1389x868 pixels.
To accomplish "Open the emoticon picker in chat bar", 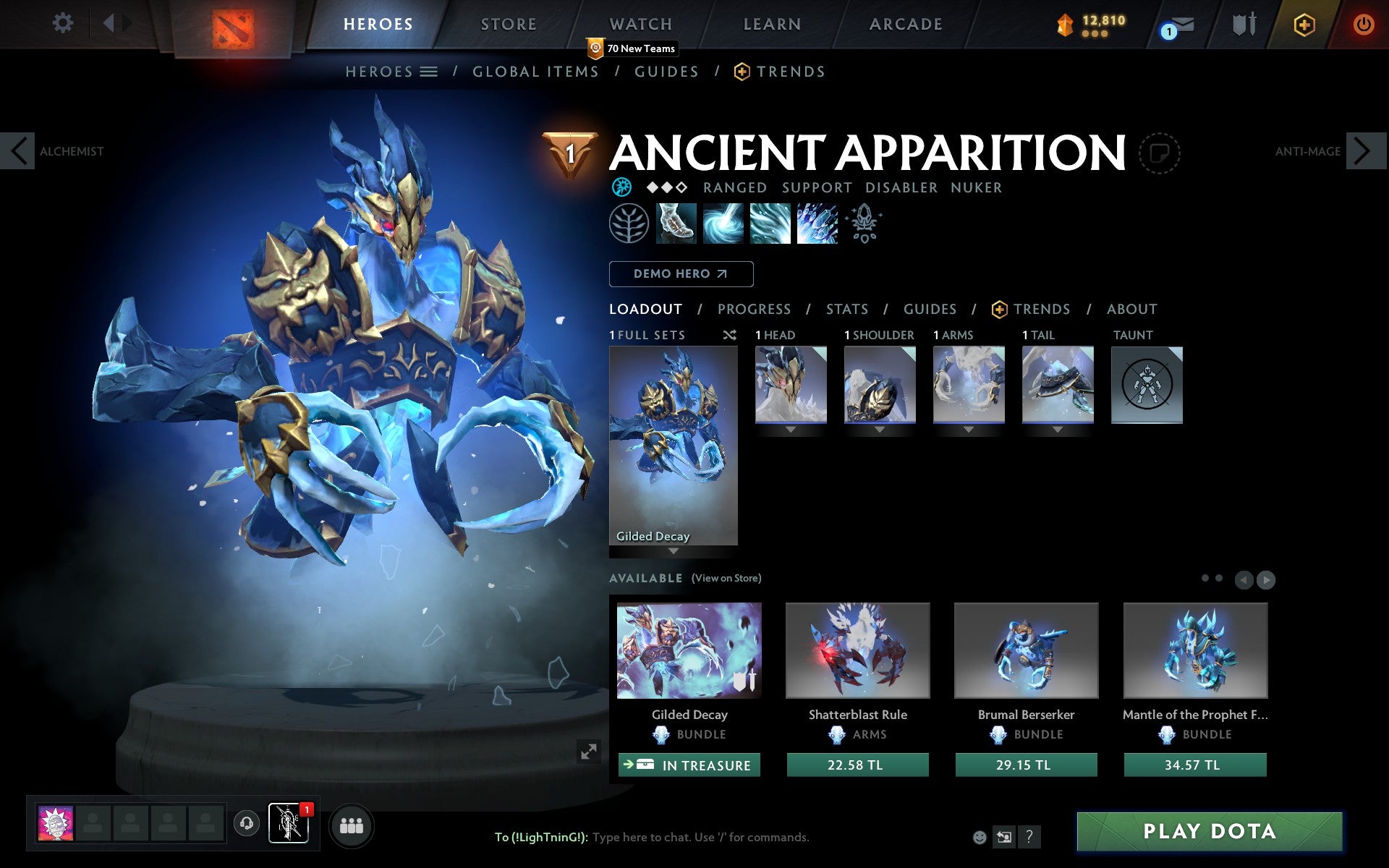I will click(x=980, y=837).
